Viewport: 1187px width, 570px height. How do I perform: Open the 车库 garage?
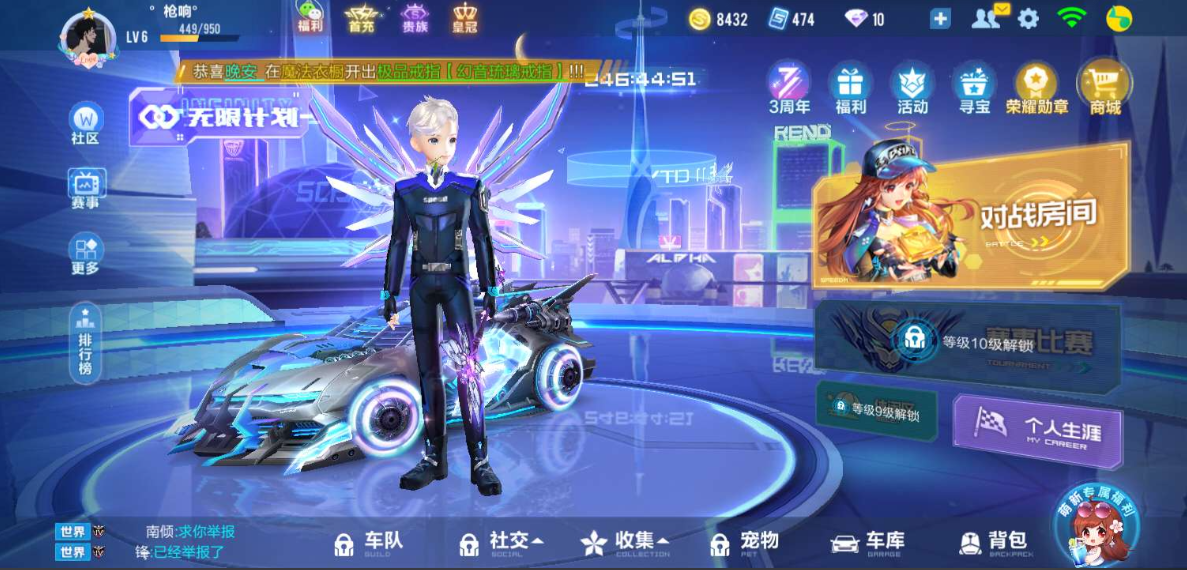[x=868, y=543]
